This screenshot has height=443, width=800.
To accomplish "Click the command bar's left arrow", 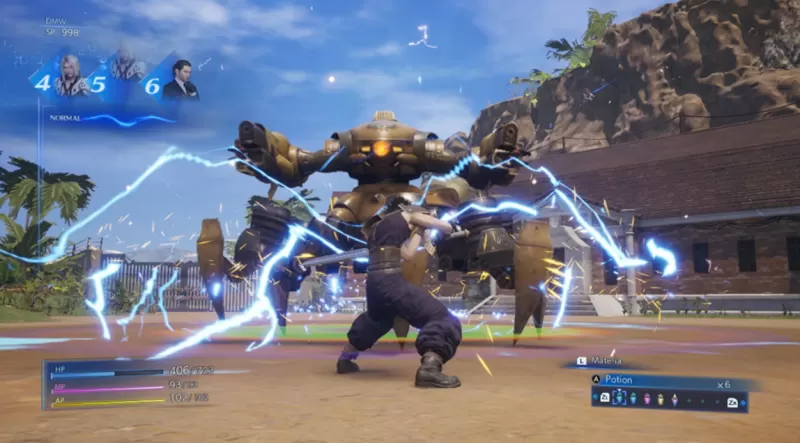I will 594,397.
